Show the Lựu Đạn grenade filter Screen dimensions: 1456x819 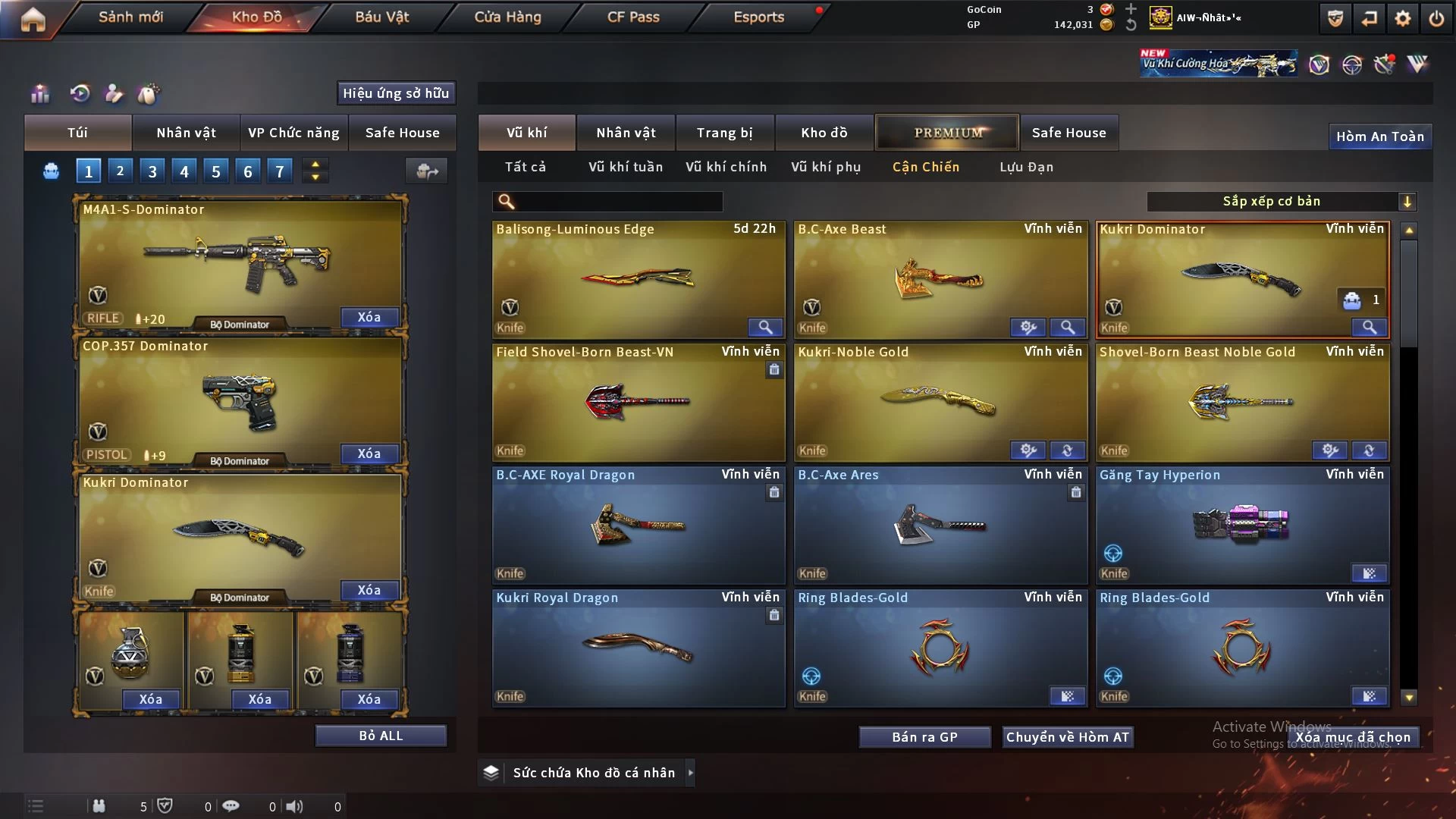1026,167
